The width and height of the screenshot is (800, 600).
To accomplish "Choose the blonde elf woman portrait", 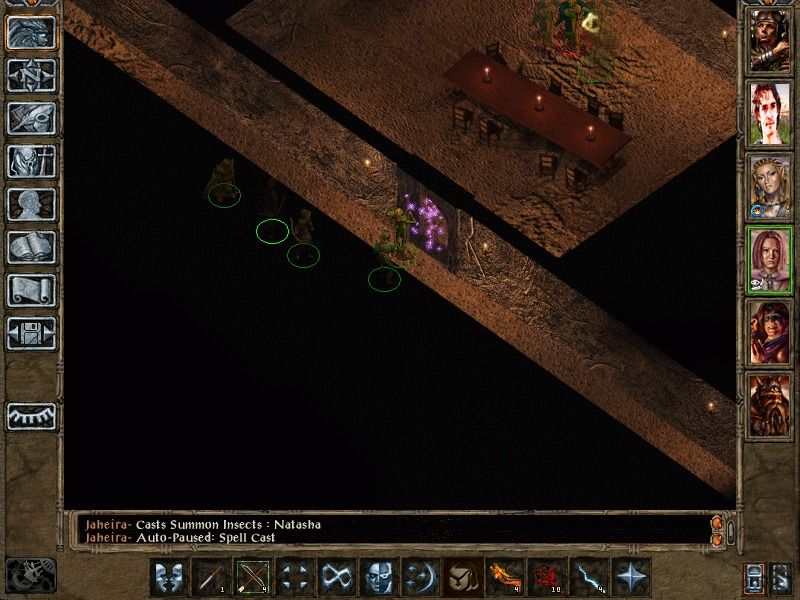I will (x=769, y=185).
